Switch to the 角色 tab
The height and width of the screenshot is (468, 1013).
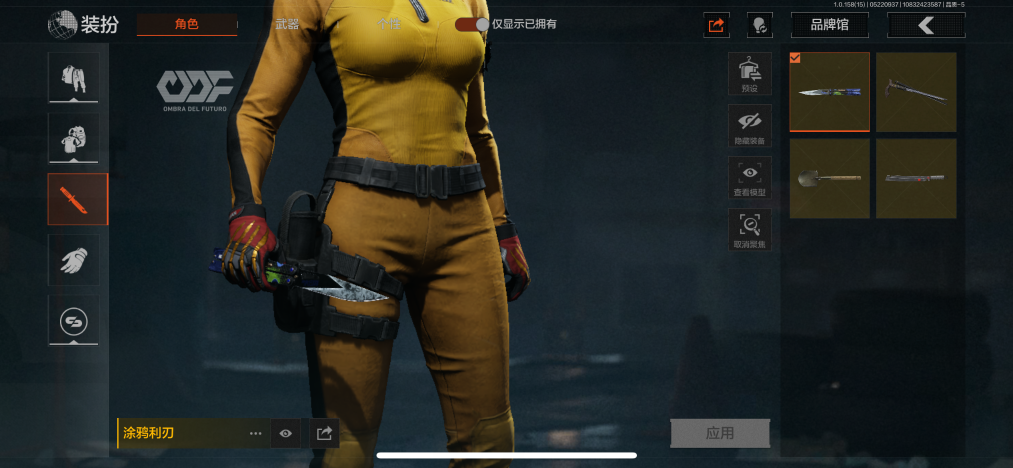click(x=187, y=24)
